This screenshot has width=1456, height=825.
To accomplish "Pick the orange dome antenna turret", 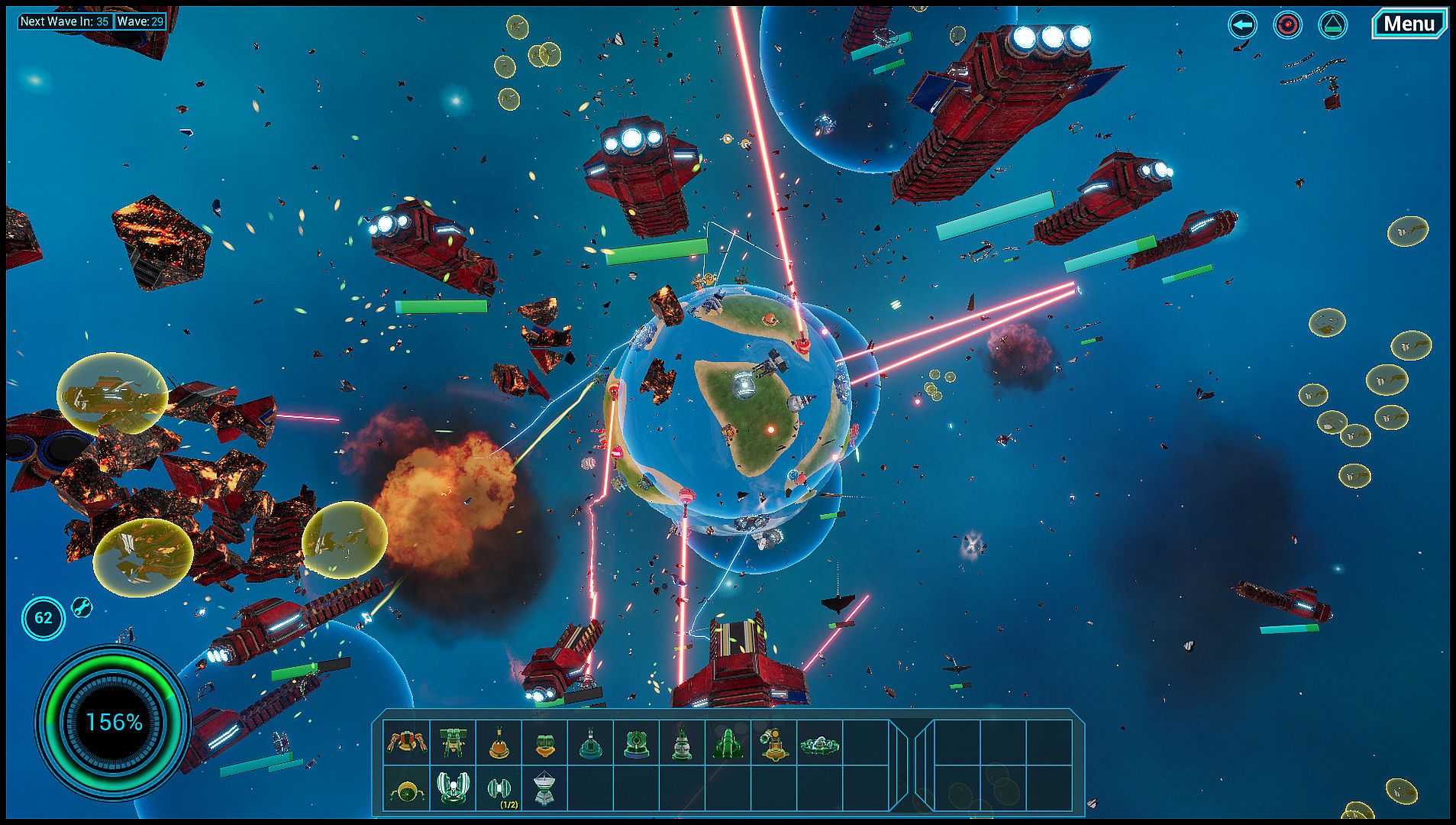I will click(x=499, y=742).
